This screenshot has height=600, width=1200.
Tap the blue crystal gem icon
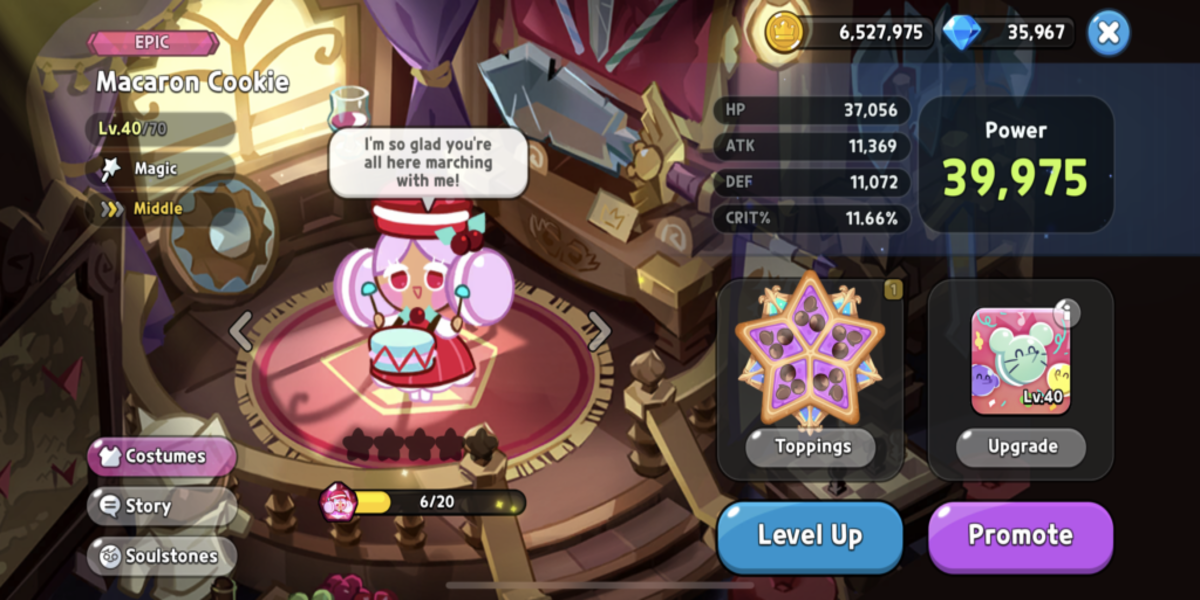tap(962, 32)
